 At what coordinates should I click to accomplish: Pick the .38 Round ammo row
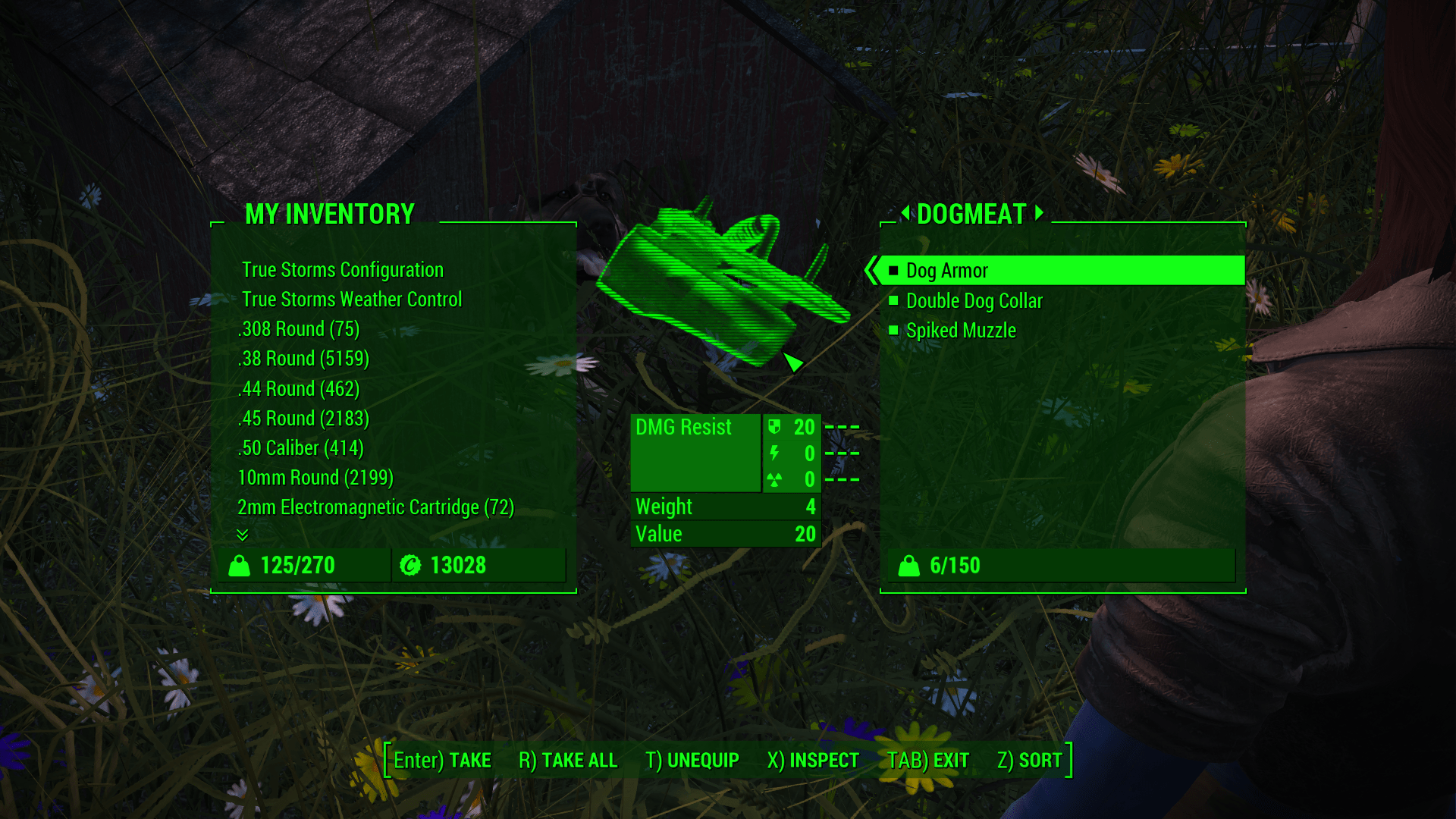pos(303,359)
